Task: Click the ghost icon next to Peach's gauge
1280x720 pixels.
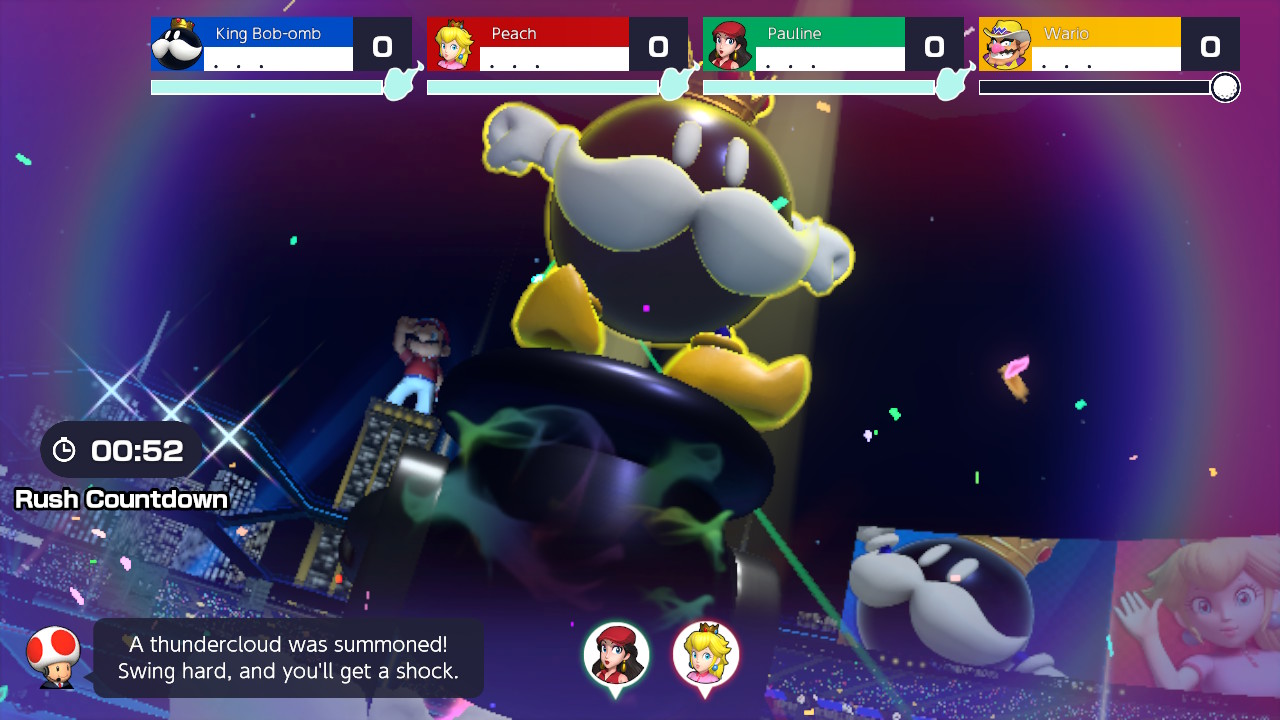Action: tap(672, 85)
